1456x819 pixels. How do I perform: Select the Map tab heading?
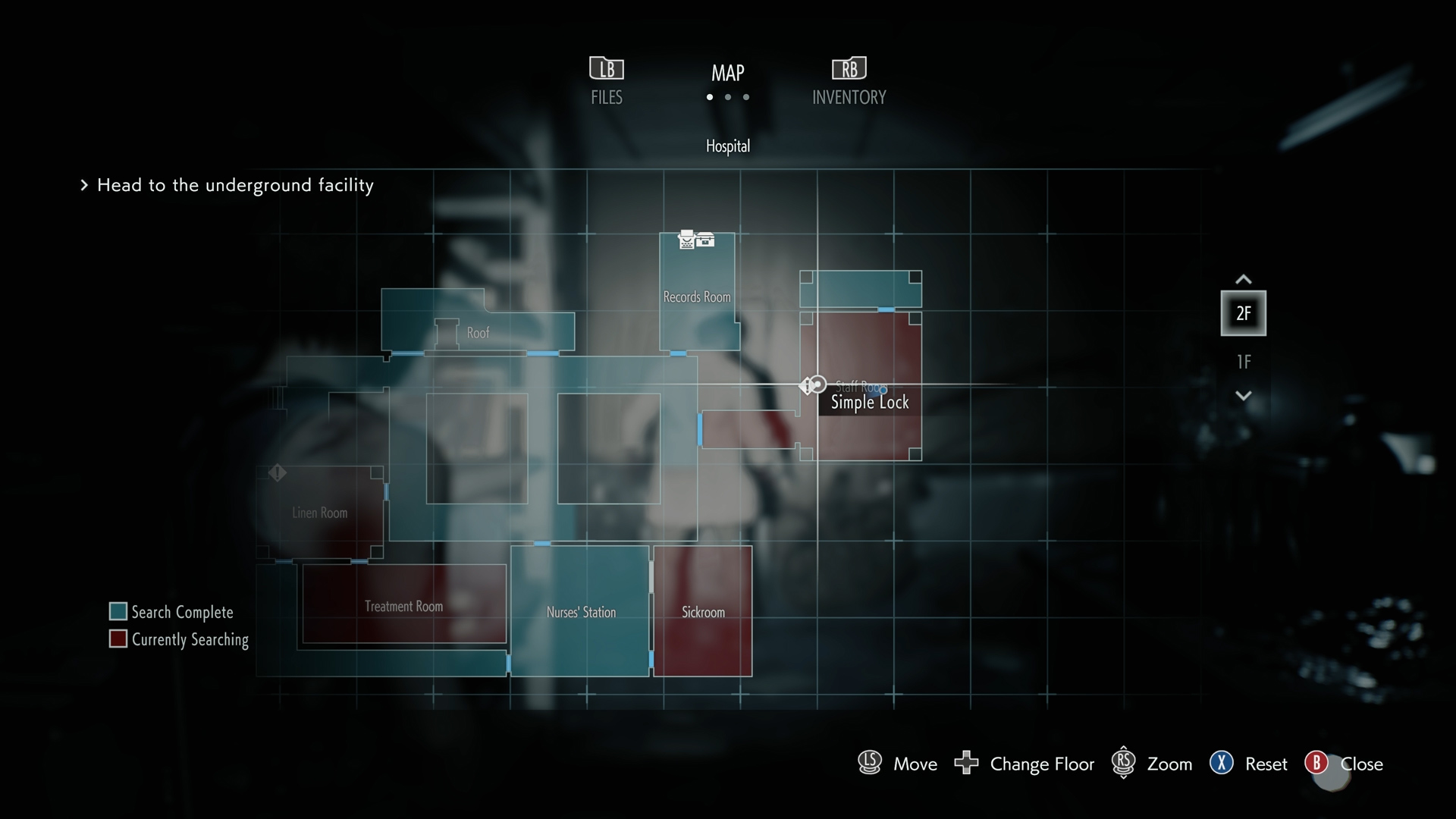tap(727, 74)
